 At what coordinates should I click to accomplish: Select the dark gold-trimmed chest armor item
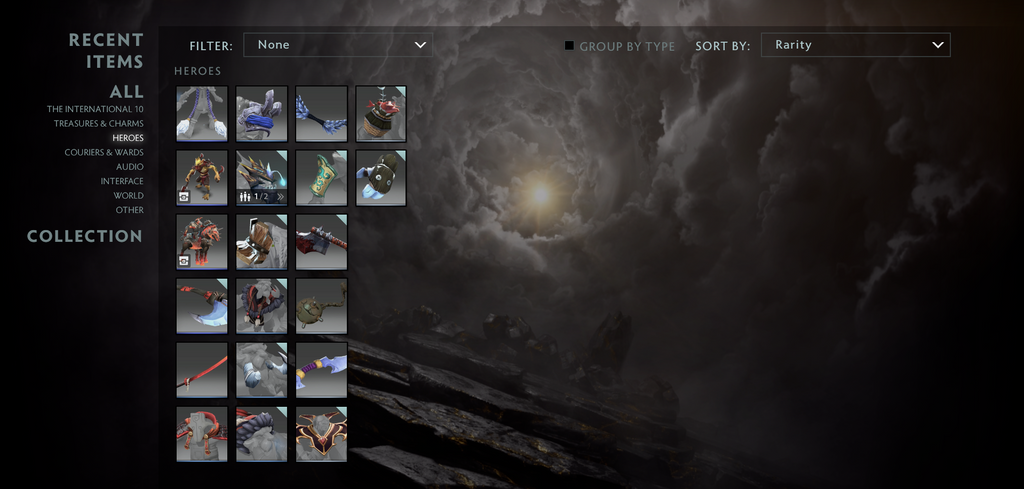point(322,433)
